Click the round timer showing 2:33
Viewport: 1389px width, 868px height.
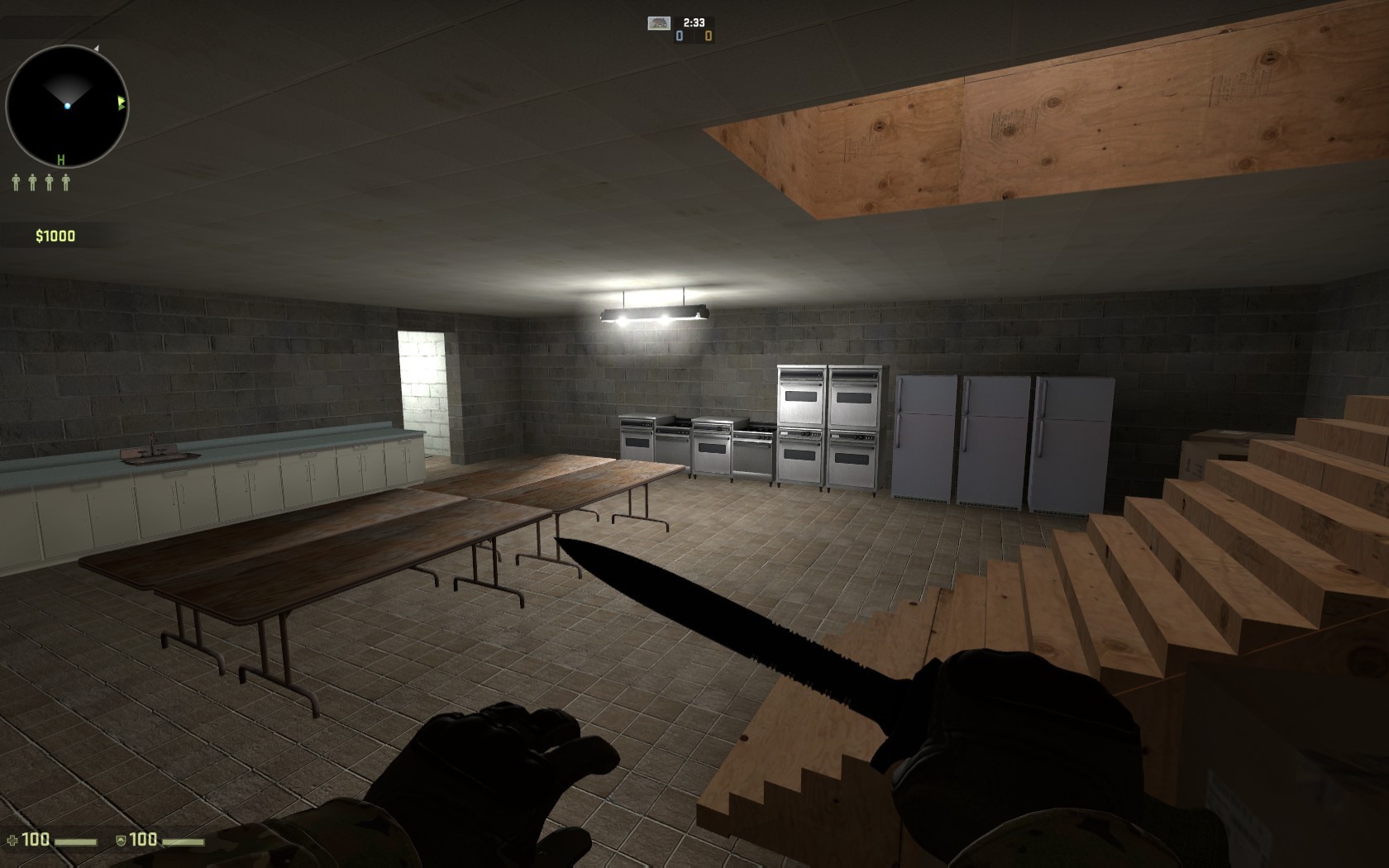(x=694, y=21)
